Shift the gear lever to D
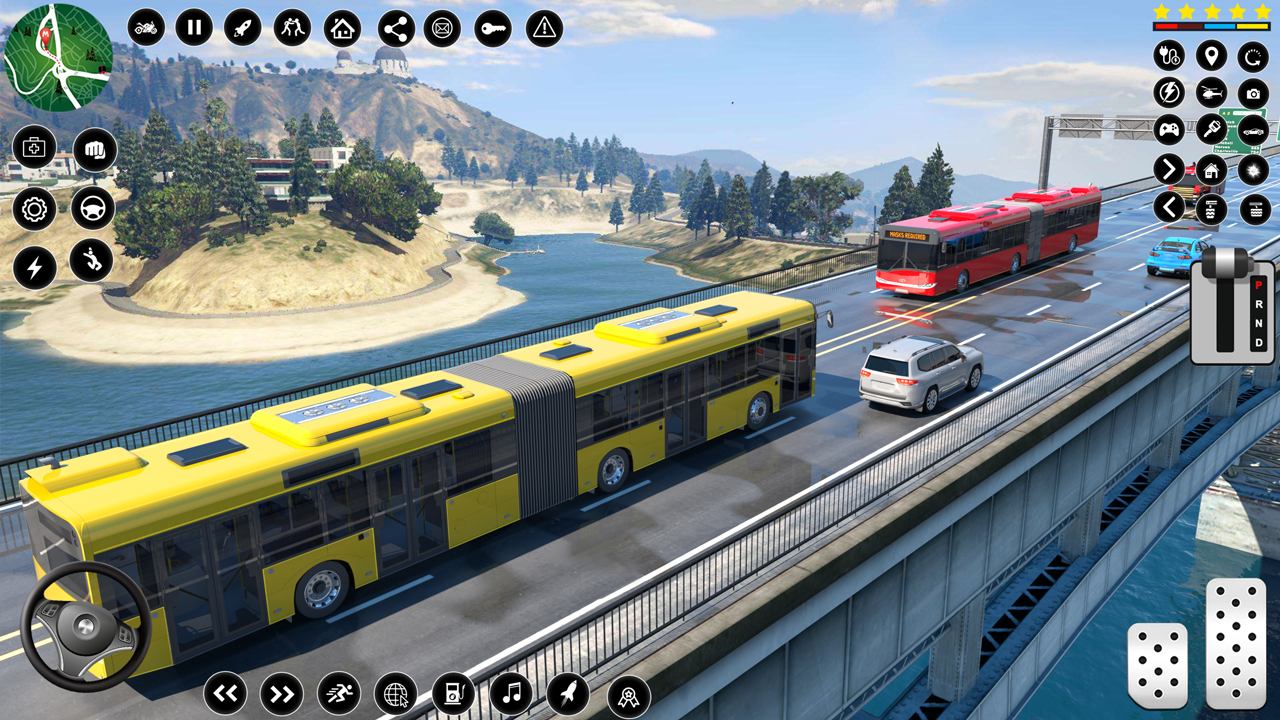 (x=1258, y=342)
